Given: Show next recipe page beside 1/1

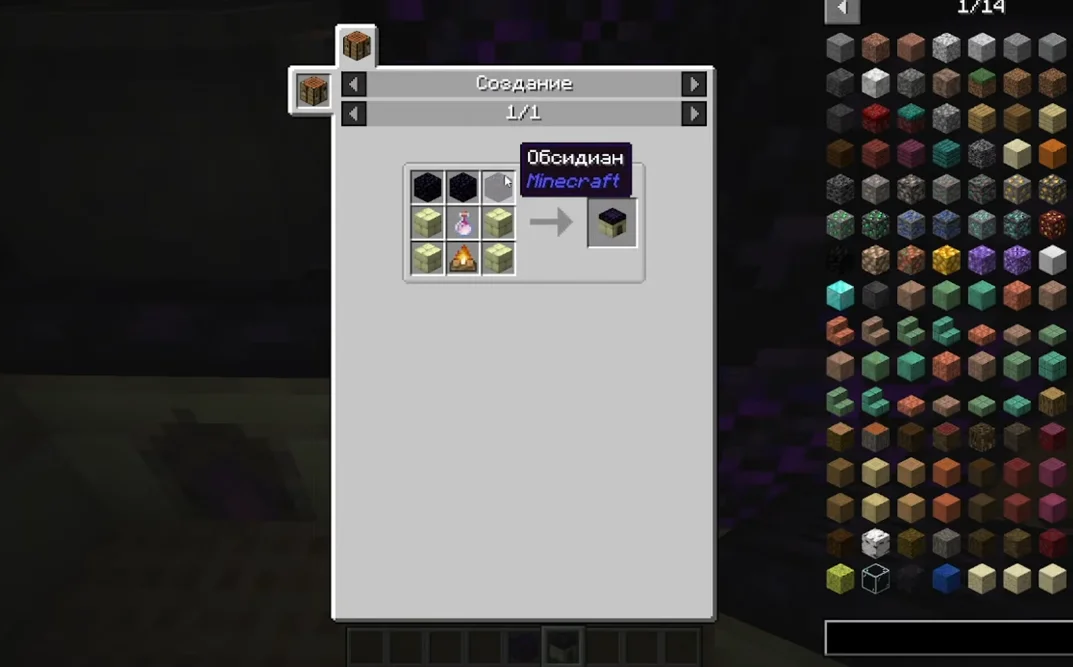Looking at the screenshot, I should [x=694, y=114].
